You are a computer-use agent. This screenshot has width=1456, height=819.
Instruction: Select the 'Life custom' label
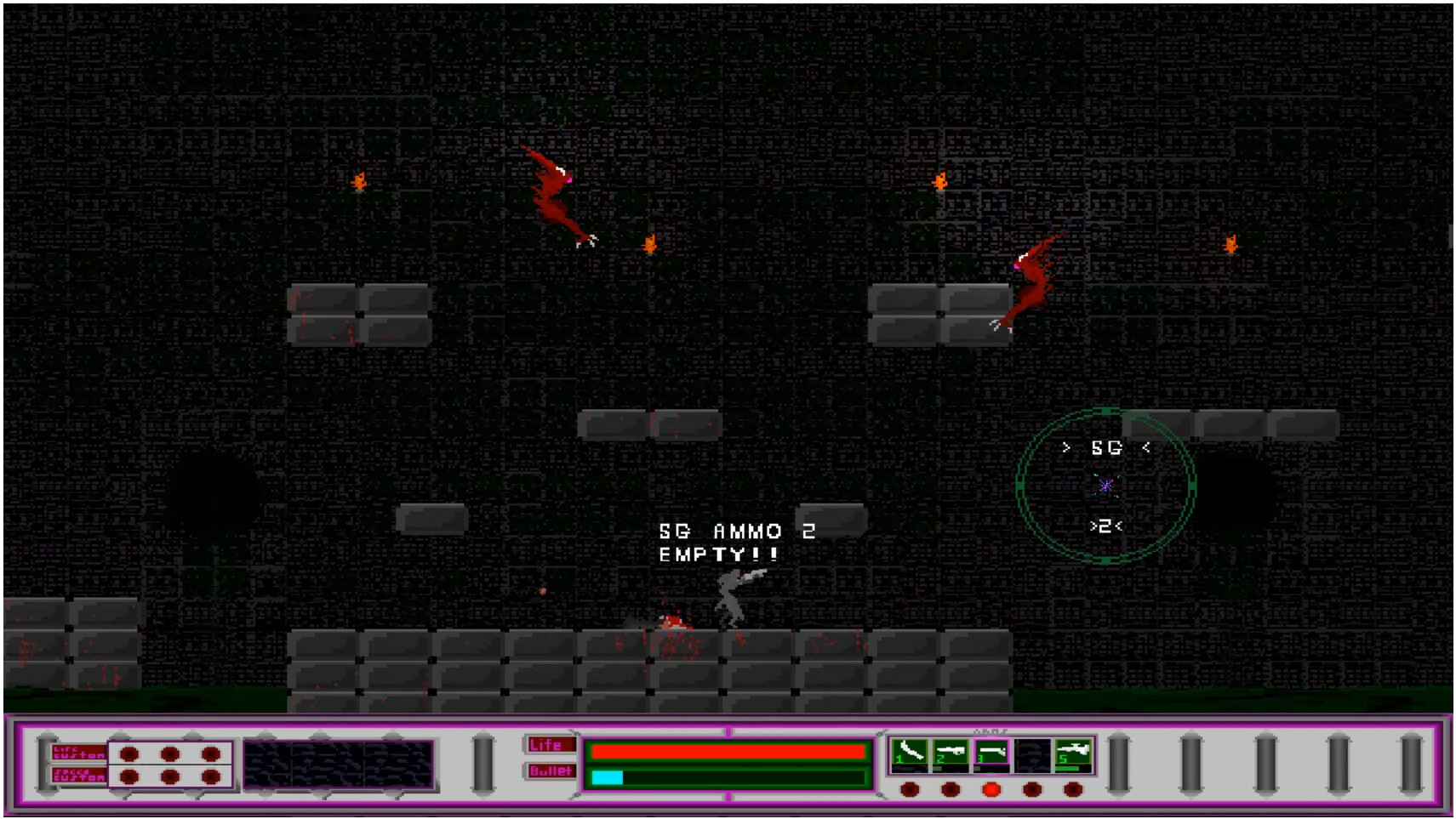pyautogui.click(x=77, y=752)
